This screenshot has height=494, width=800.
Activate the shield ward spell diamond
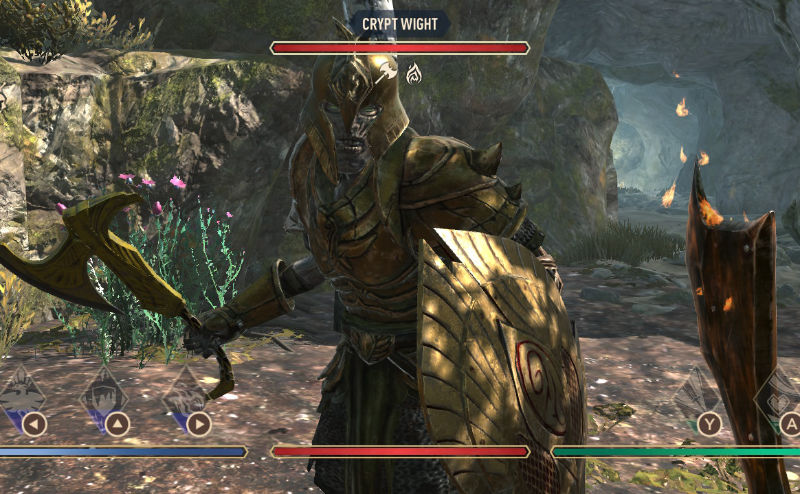coord(105,392)
